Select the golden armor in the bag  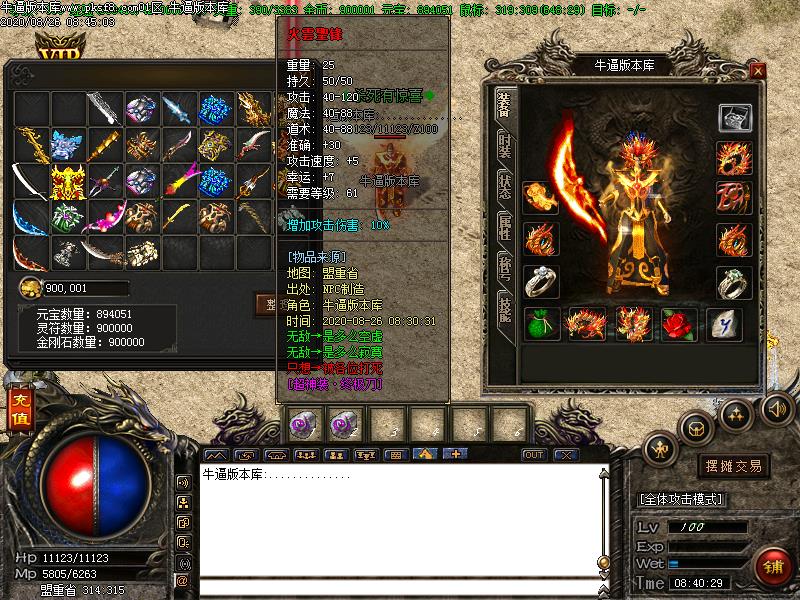click(x=66, y=181)
